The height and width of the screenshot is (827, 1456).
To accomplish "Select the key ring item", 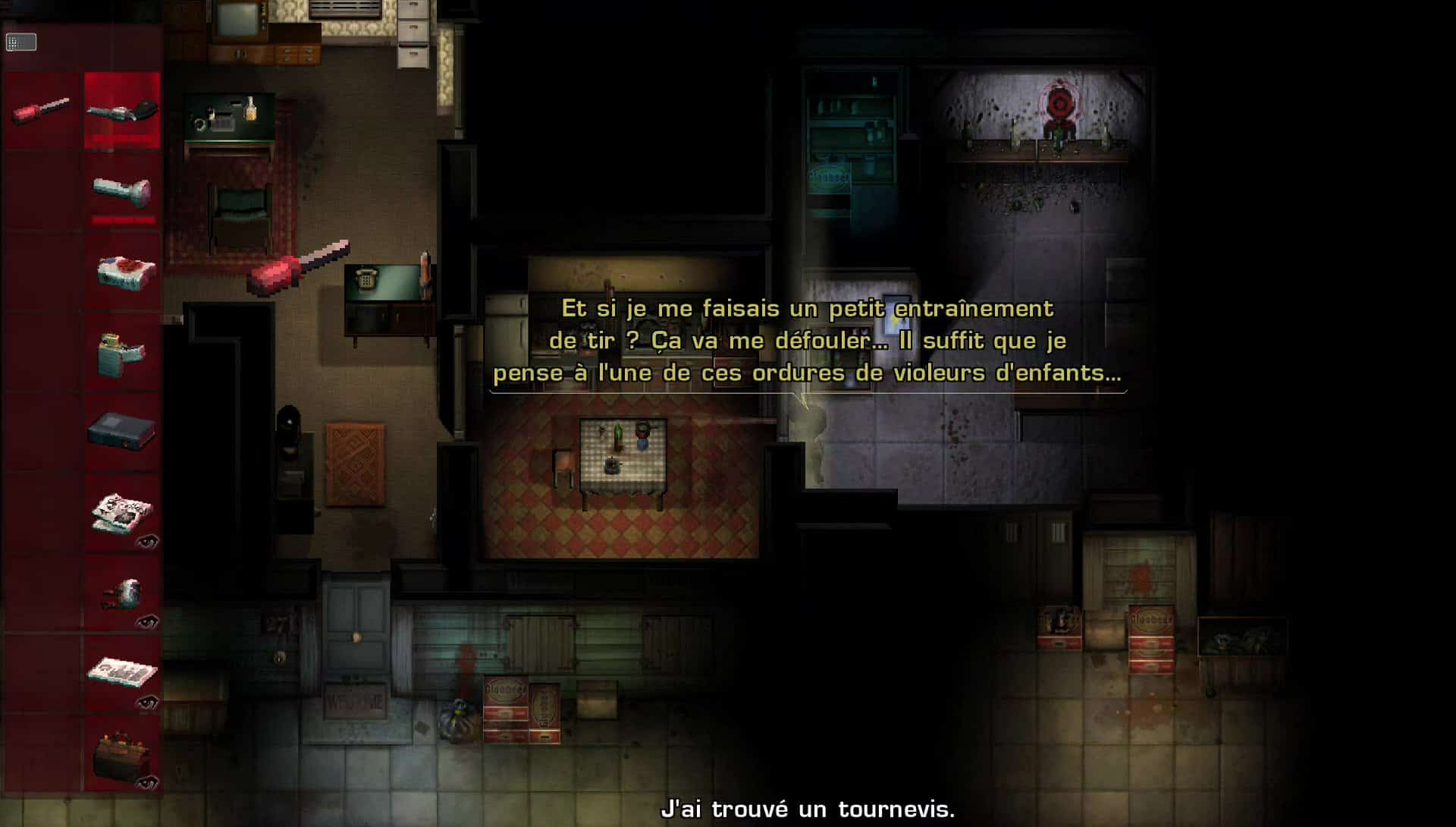I will click(124, 594).
